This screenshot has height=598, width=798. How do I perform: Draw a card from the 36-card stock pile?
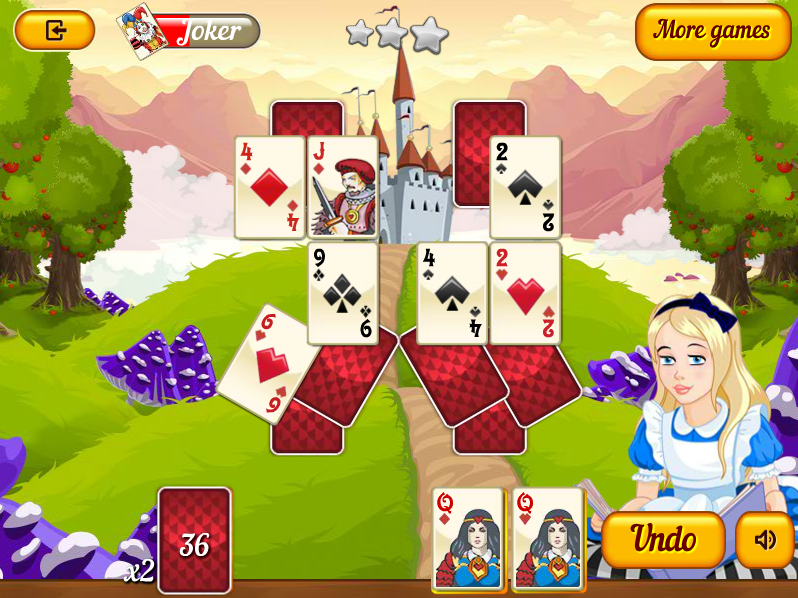pos(194,540)
